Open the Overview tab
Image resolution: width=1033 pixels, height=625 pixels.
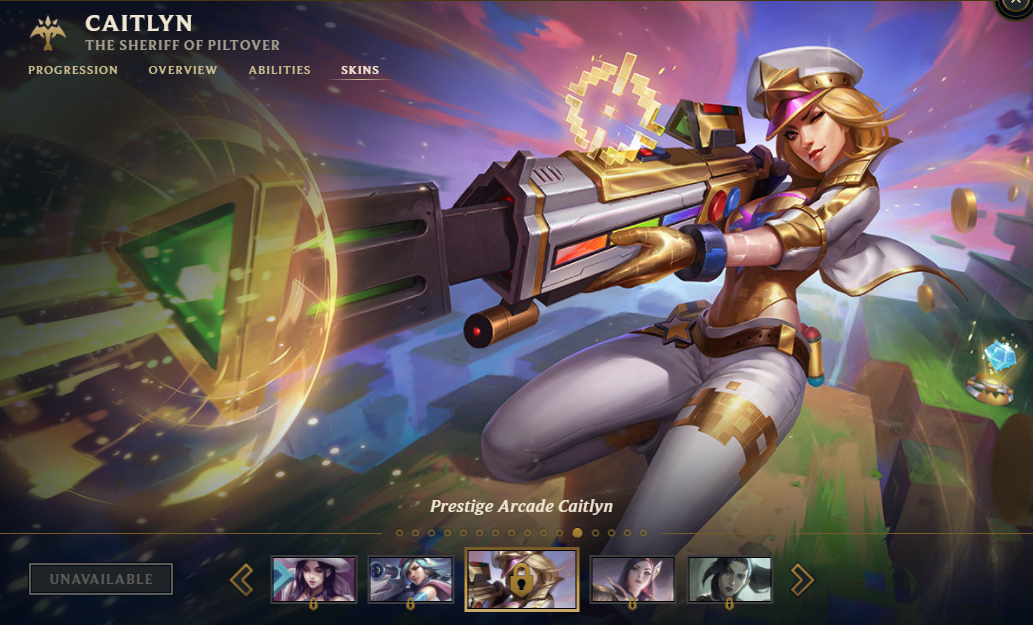click(183, 71)
